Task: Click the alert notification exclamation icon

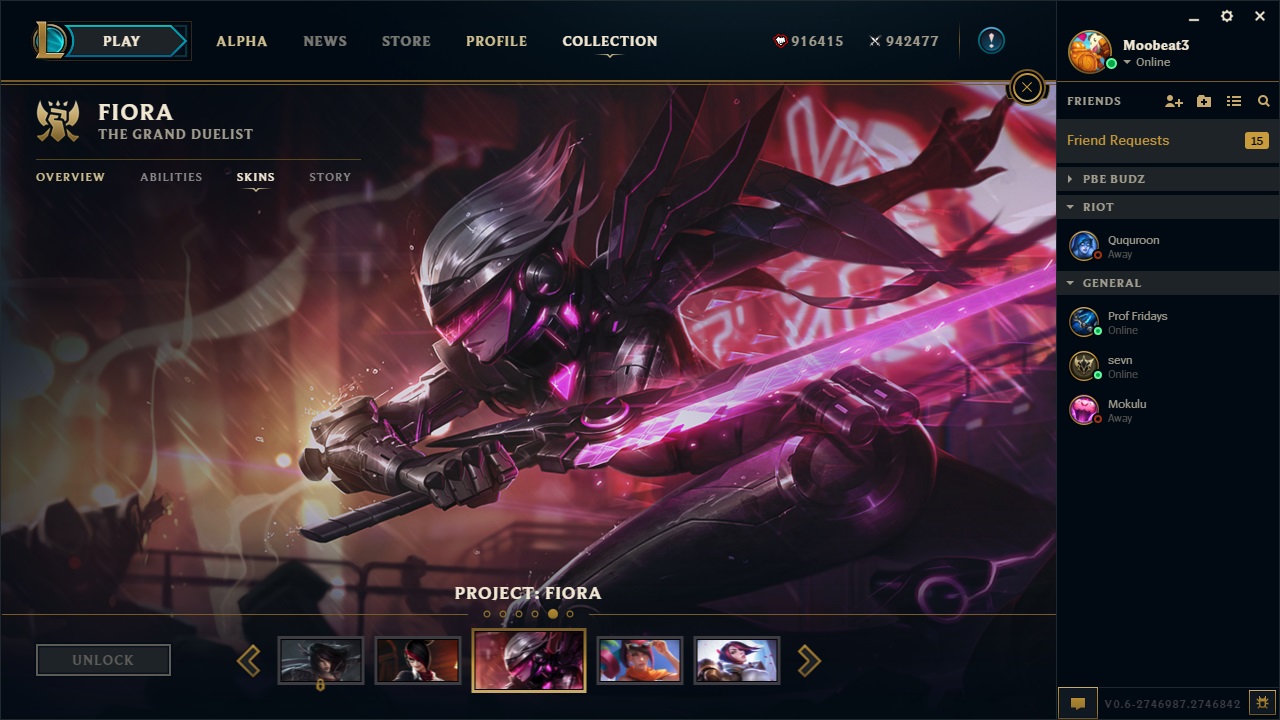Action: pos(989,40)
